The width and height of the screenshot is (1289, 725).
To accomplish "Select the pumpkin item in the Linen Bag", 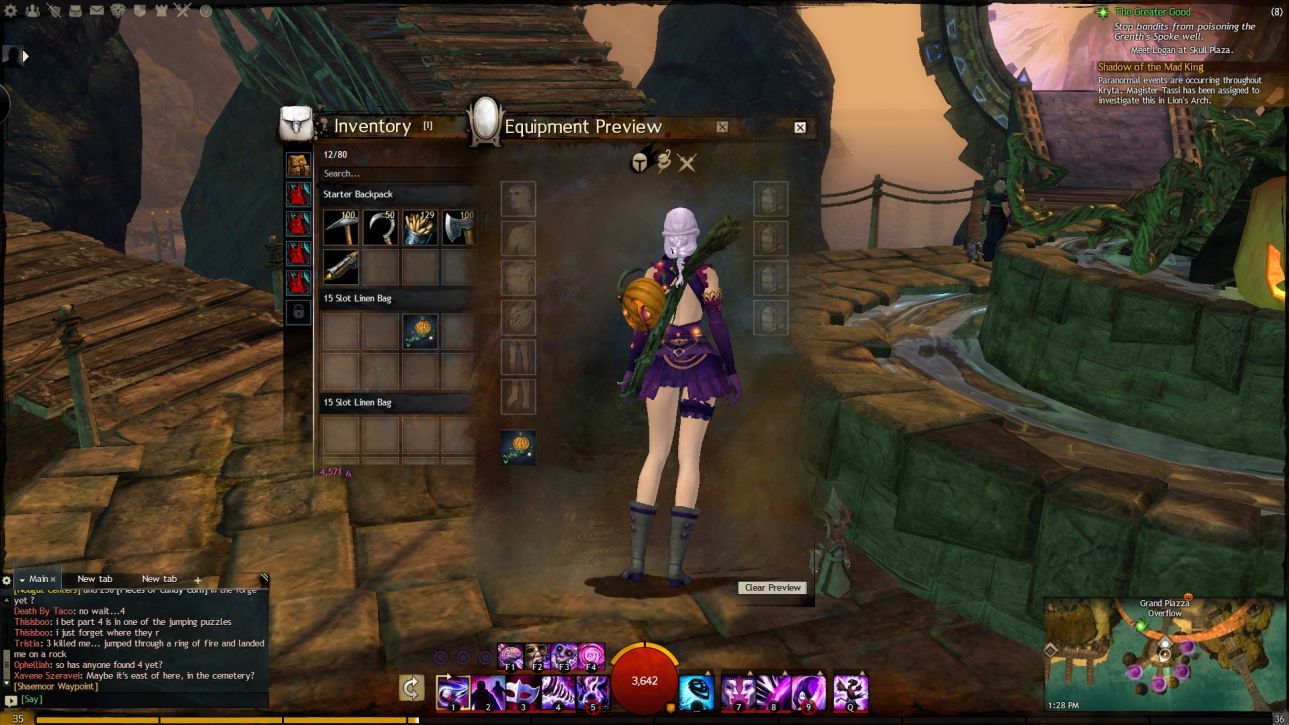I will pos(420,331).
